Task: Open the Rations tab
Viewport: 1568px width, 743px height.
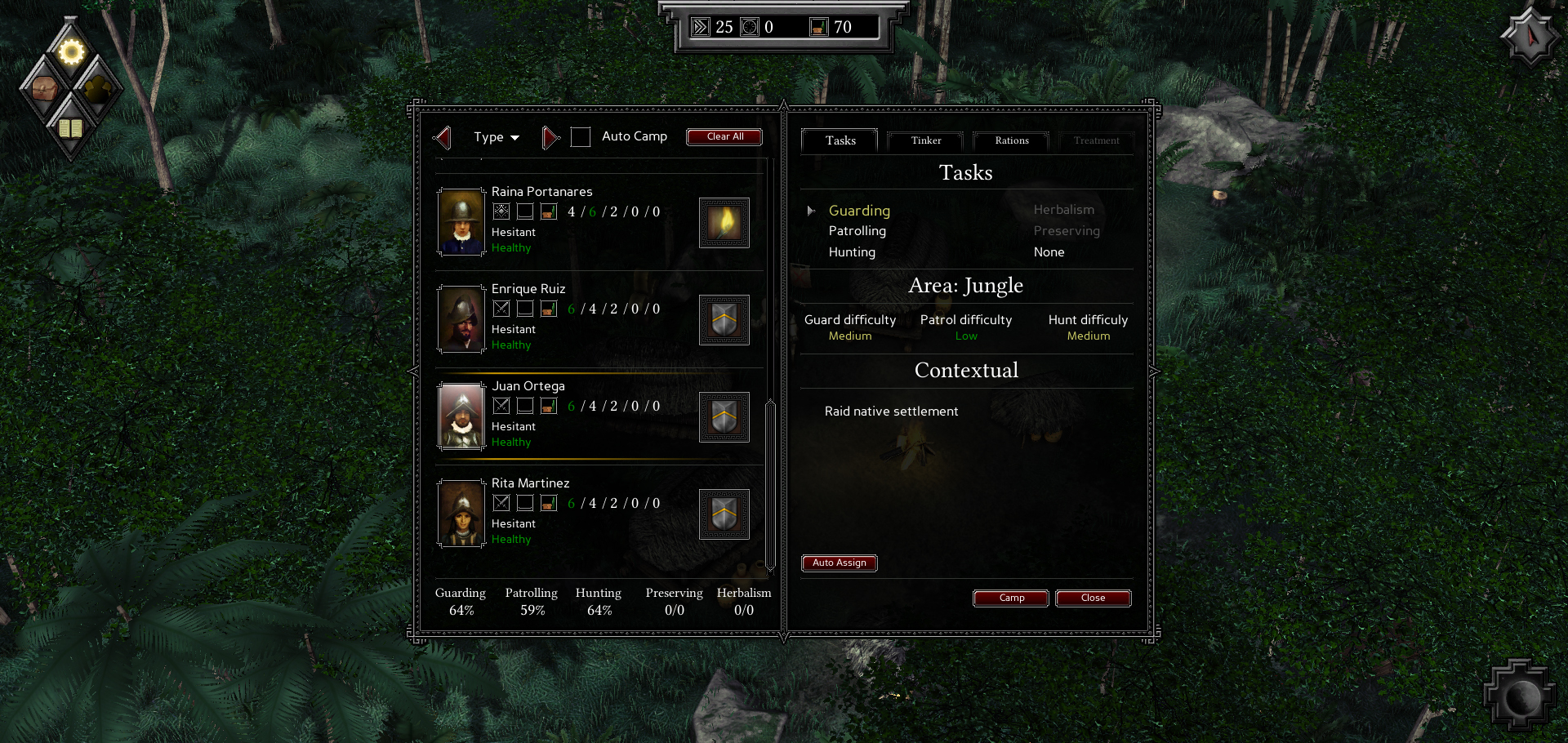Action: 1011,140
